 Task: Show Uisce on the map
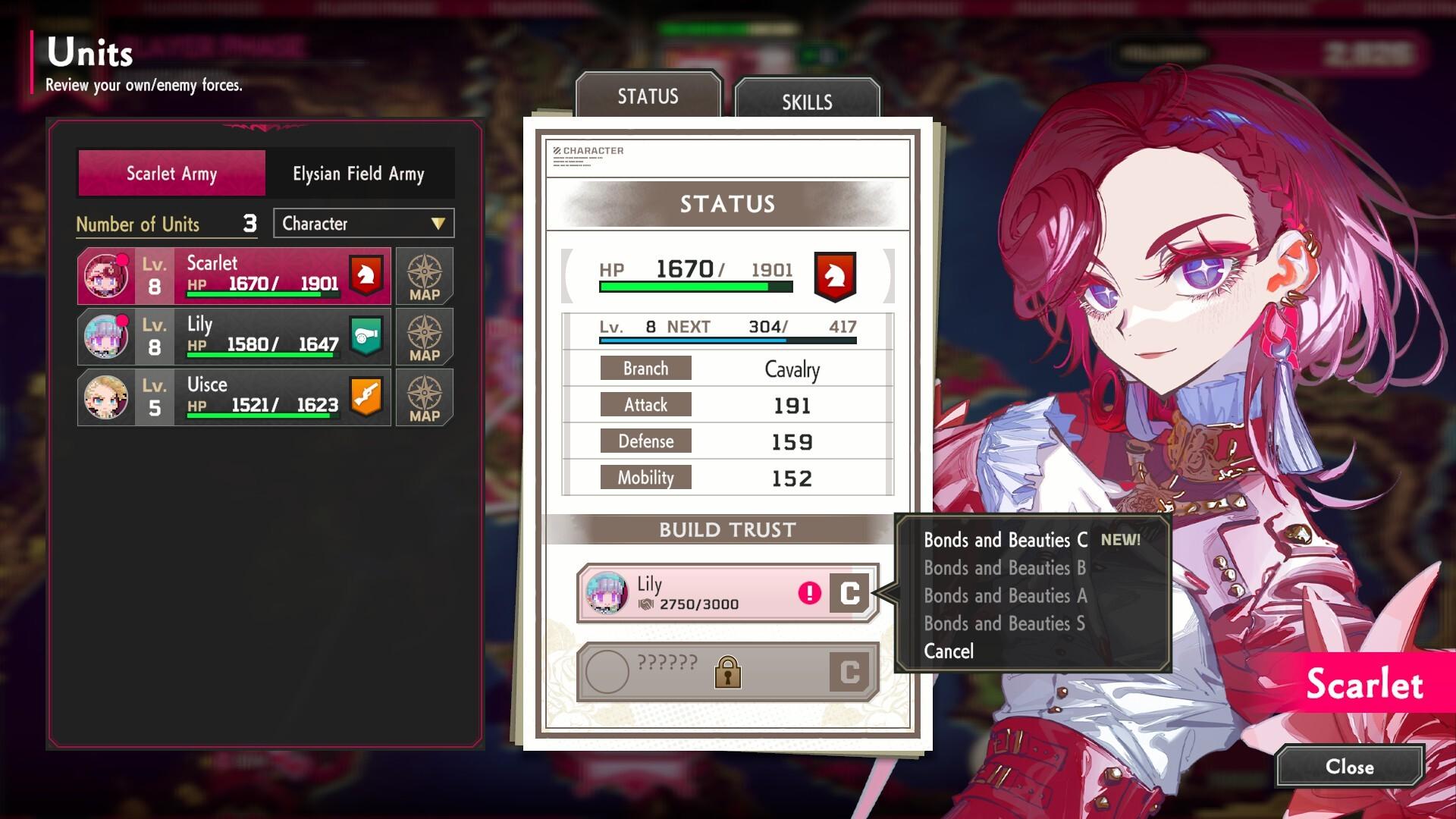pos(425,397)
